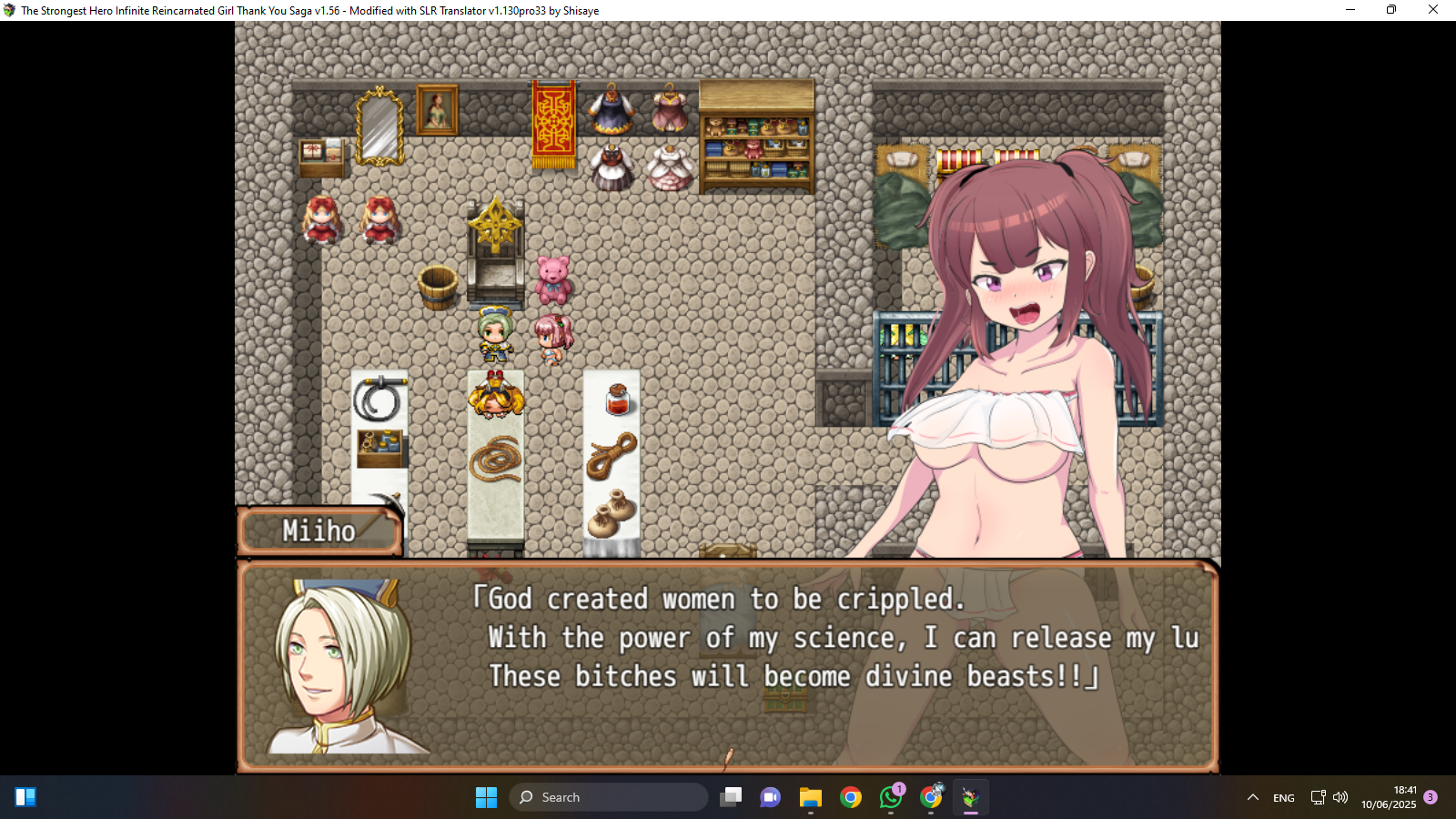Minimize the game window
1456x819 pixels.
[x=1350, y=10]
